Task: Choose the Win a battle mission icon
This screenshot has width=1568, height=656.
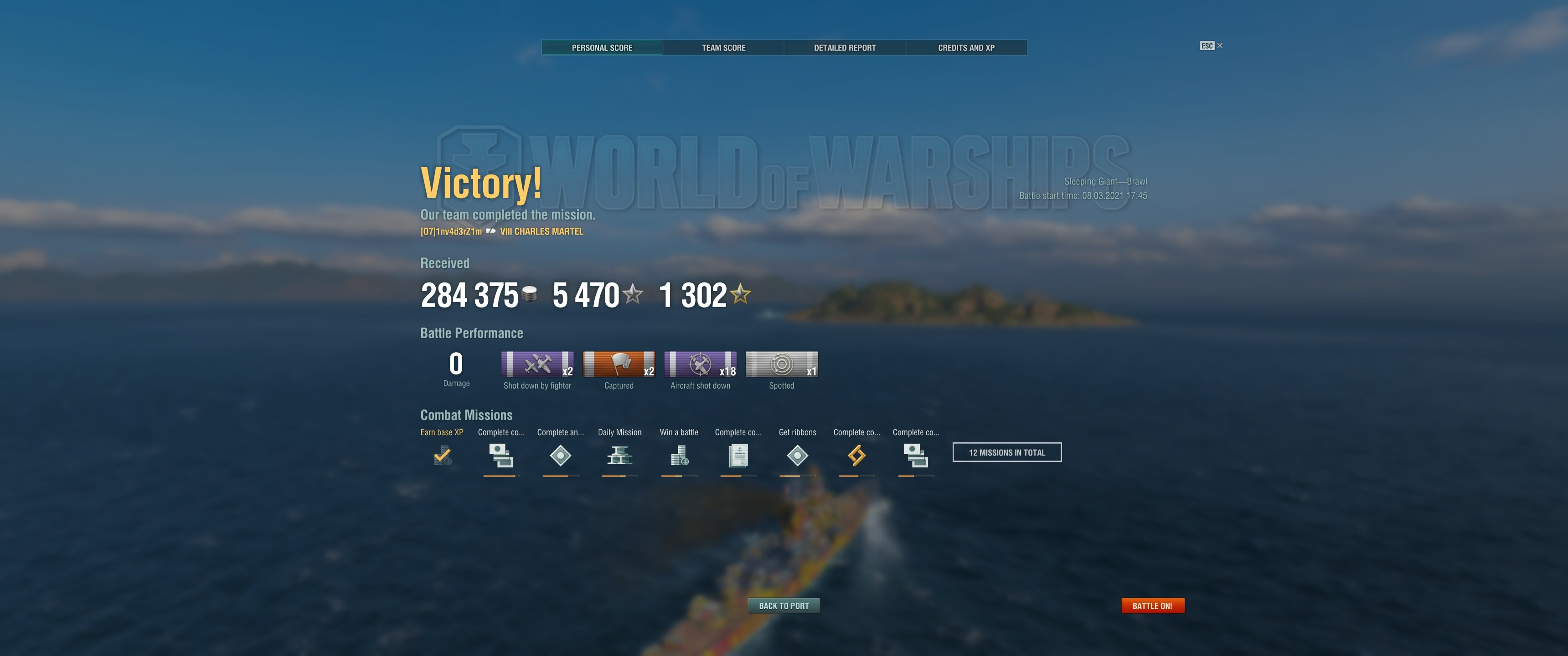Action: [x=679, y=455]
